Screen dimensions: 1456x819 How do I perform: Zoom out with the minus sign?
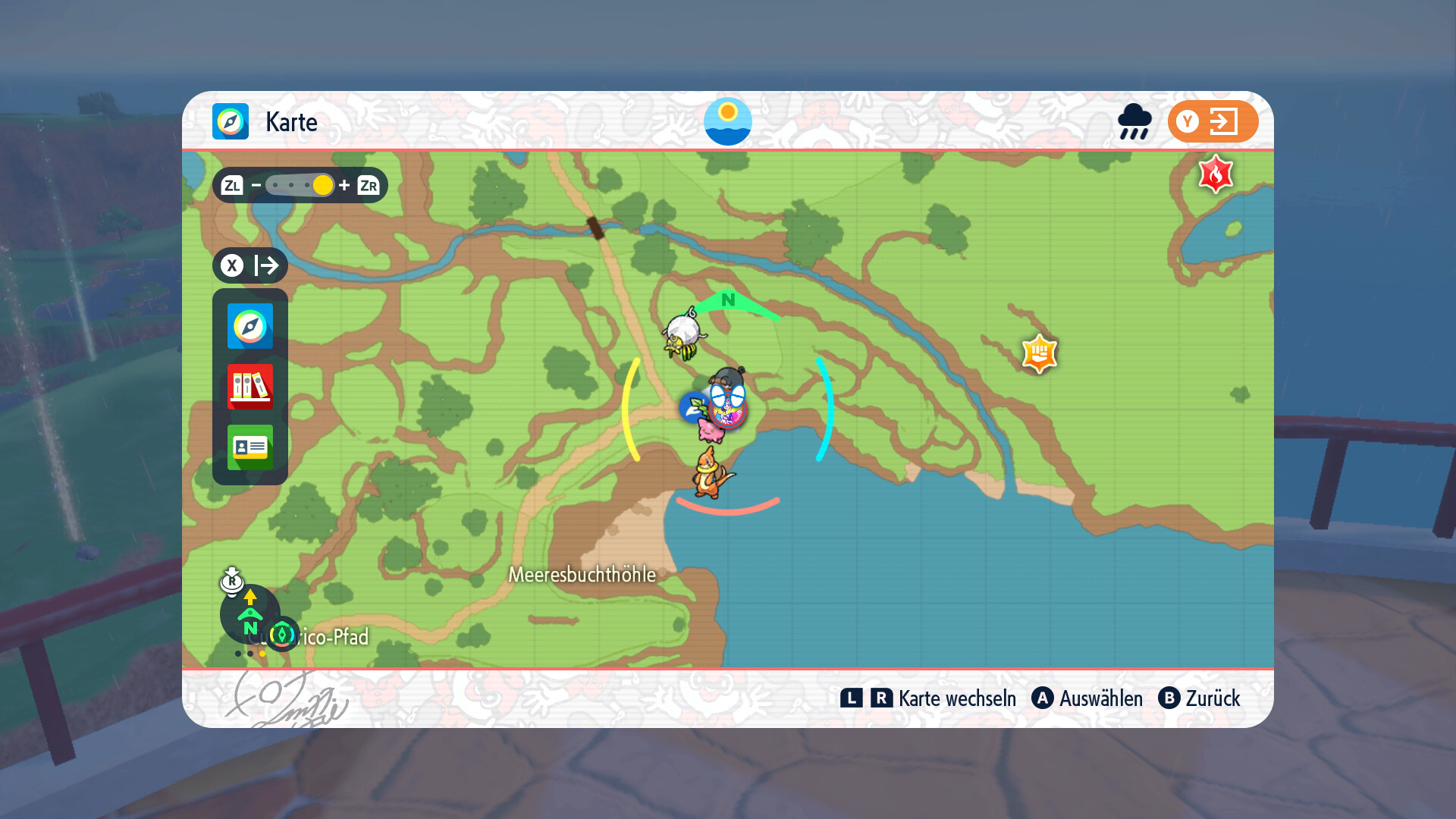tap(256, 185)
